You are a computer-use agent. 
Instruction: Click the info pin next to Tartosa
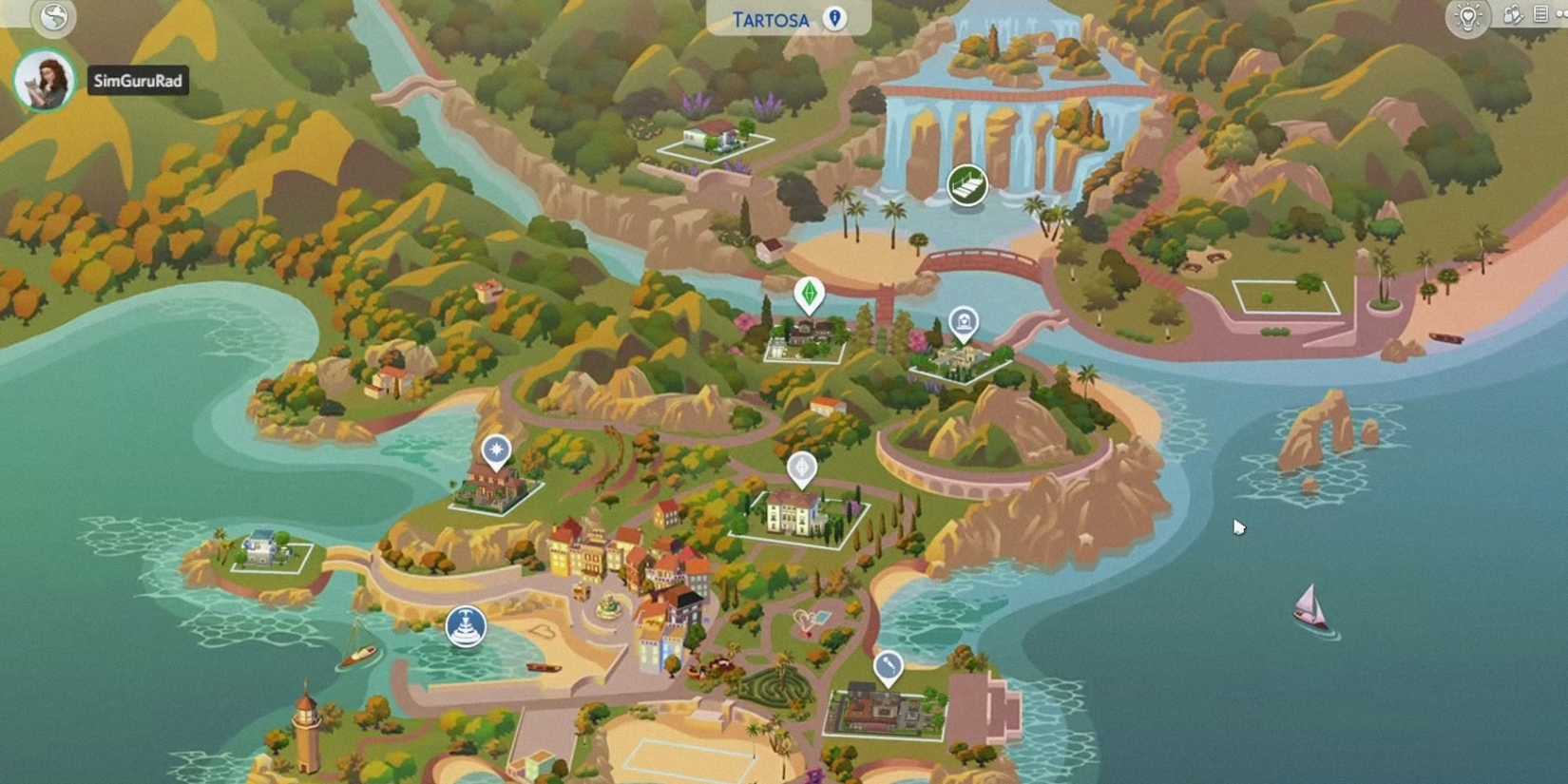[x=832, y=19]
